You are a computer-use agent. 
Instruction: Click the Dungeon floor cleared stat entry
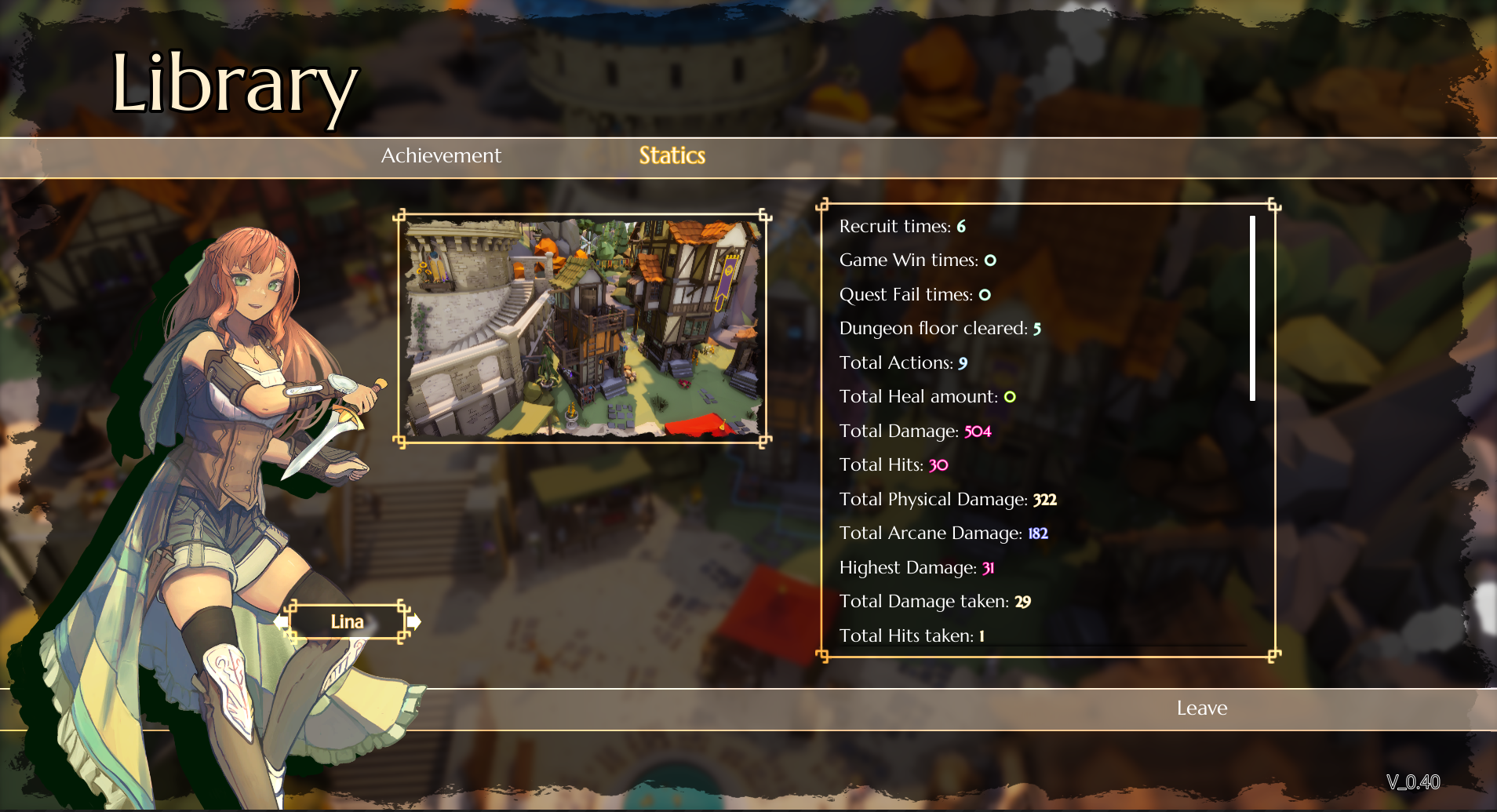(x=938, y=328)
